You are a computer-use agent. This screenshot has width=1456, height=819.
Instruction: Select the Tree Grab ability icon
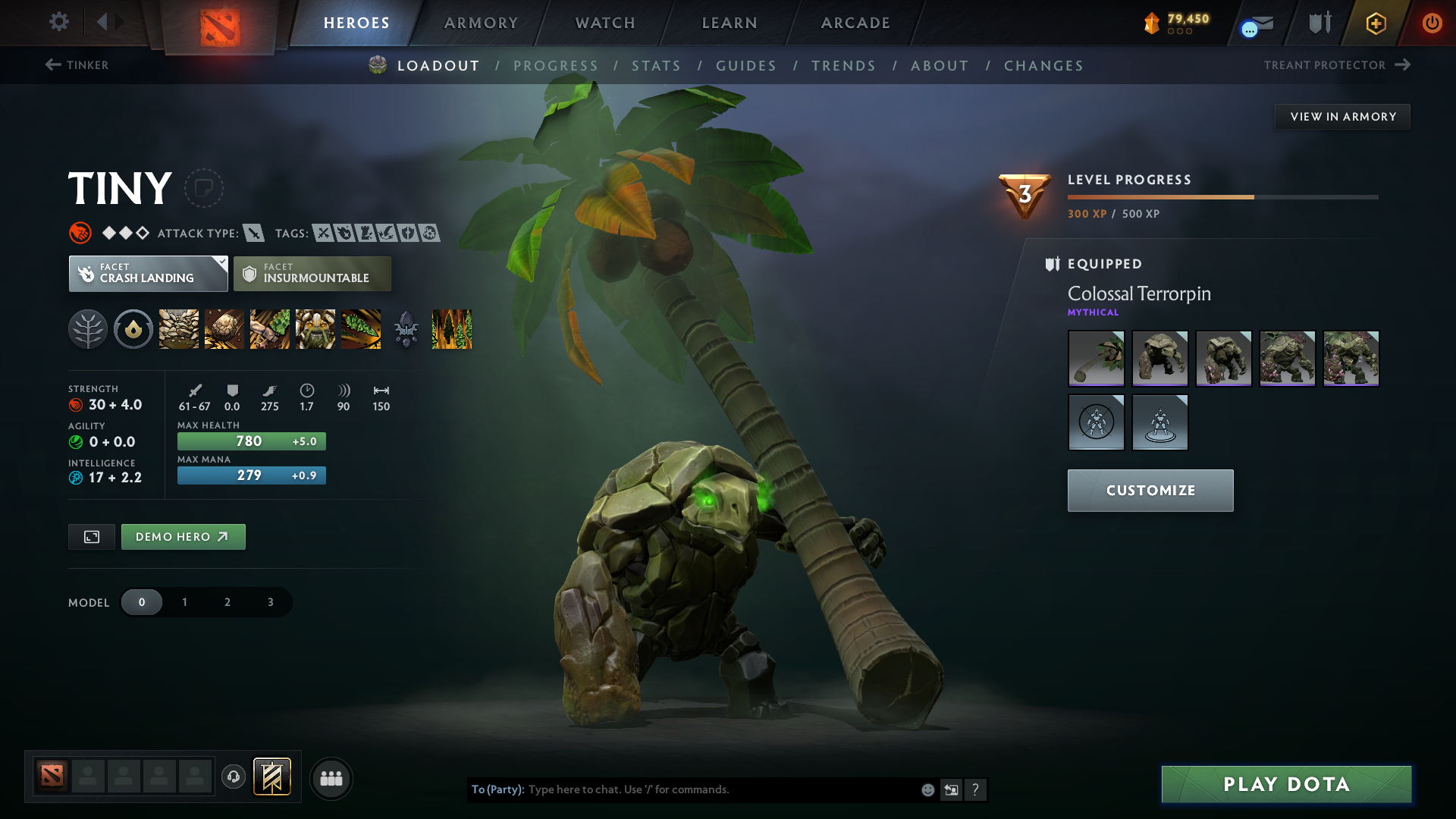(270, 329)
